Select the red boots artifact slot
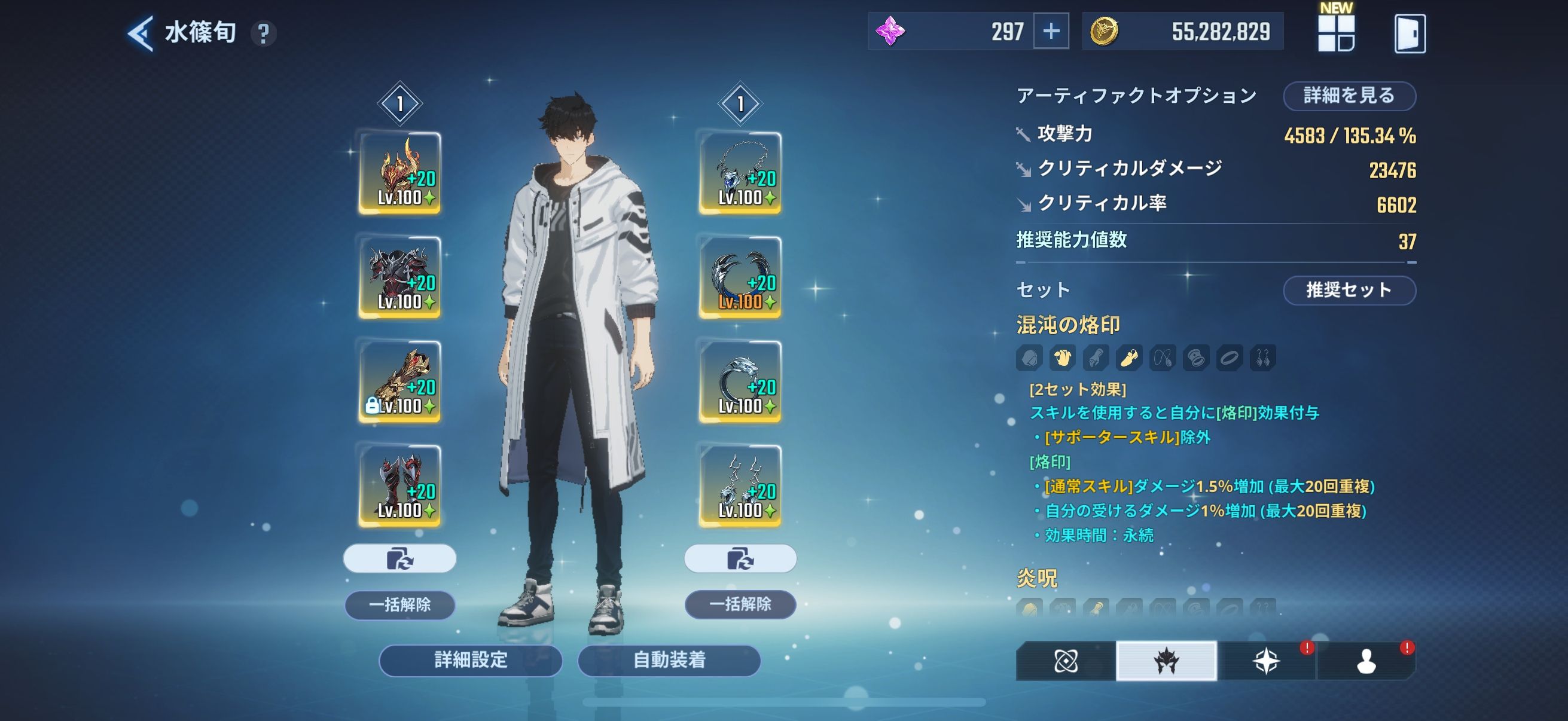1568x721 pixels. pyautogui.click(x=399, y=485)
